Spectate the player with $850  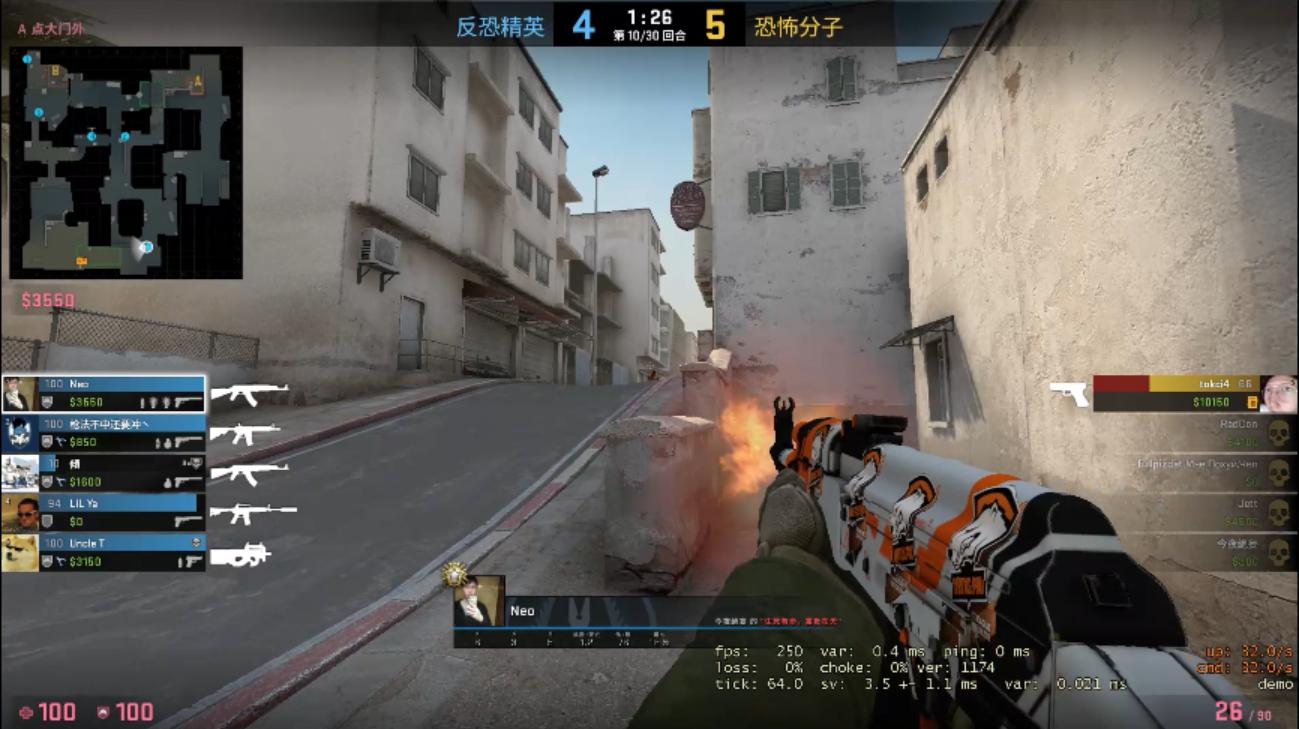[x=105, y=433]
